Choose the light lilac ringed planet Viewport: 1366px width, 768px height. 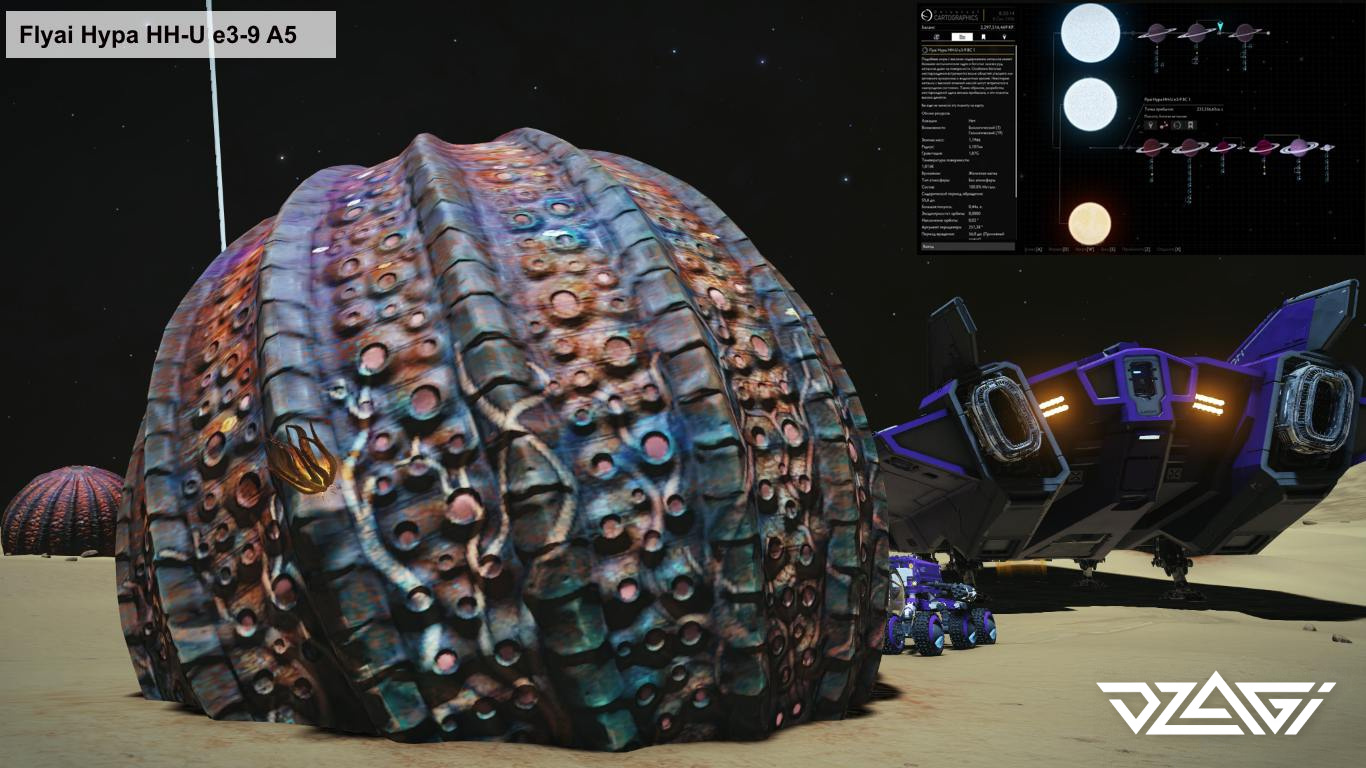click(x=1297, y=147)
